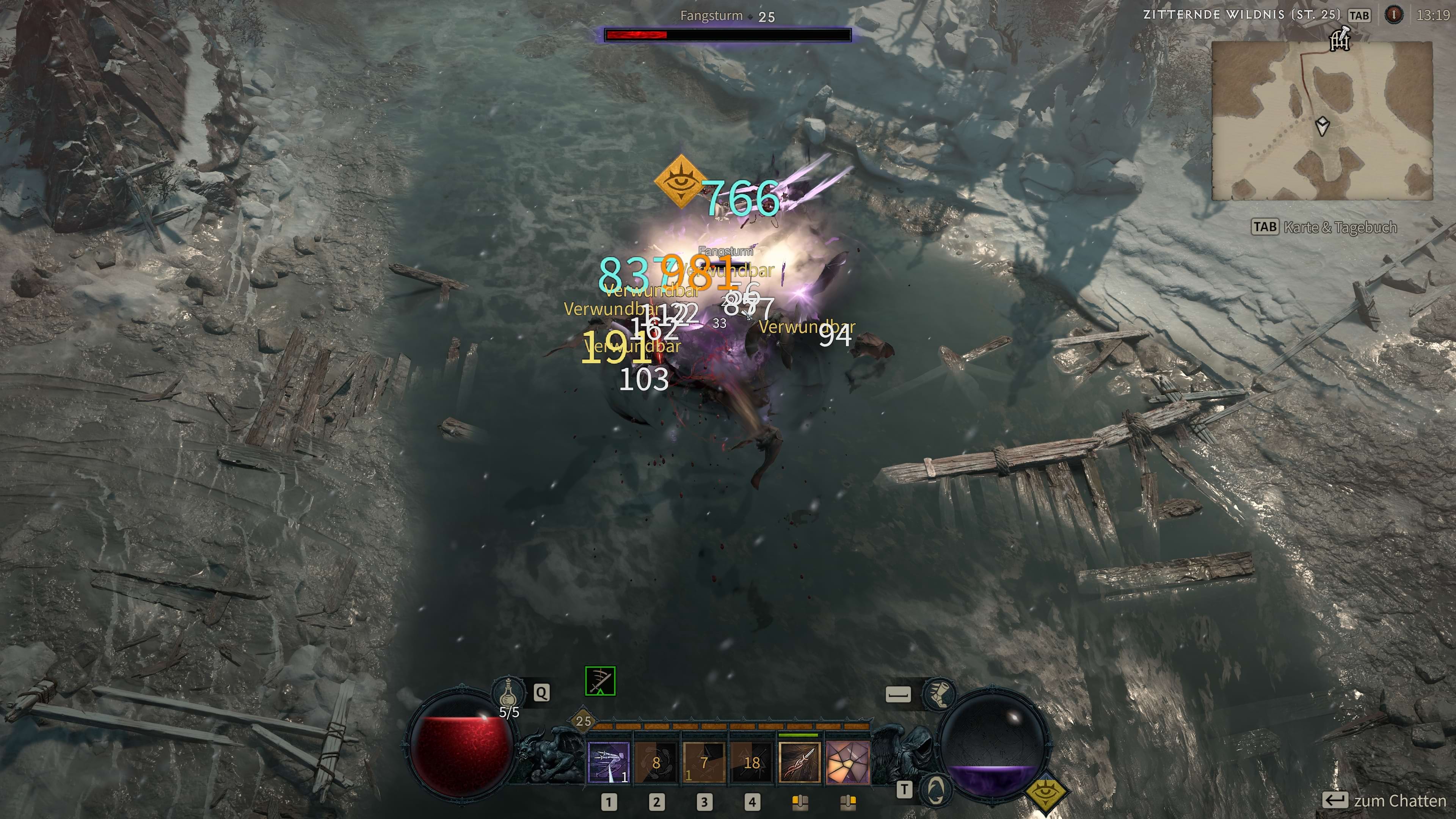Click the Zitternde Wildnis zone title
The image size is (1456, 819).
(x=1241, y=15)
